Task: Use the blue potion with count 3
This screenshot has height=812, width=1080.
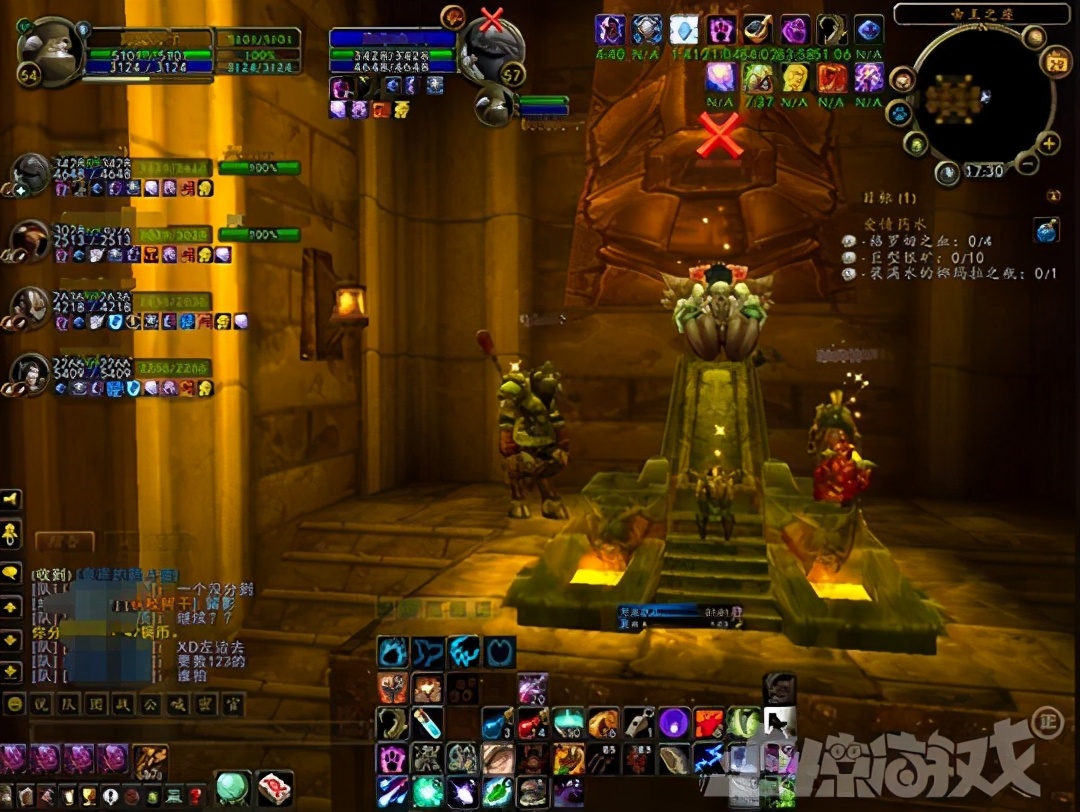Action: click(497, 722)
